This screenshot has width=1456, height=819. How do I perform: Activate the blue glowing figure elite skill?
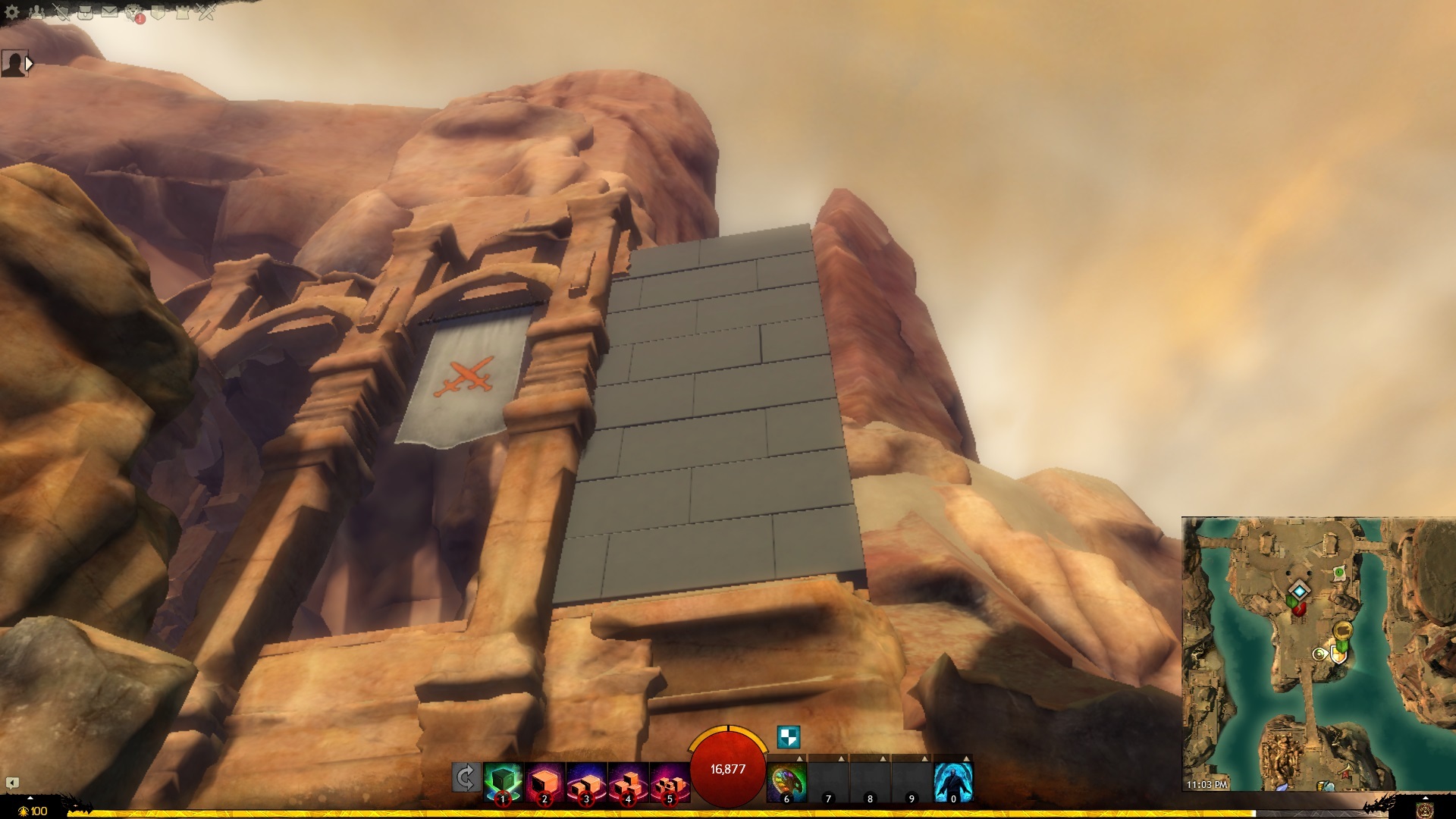click(953, 781)
